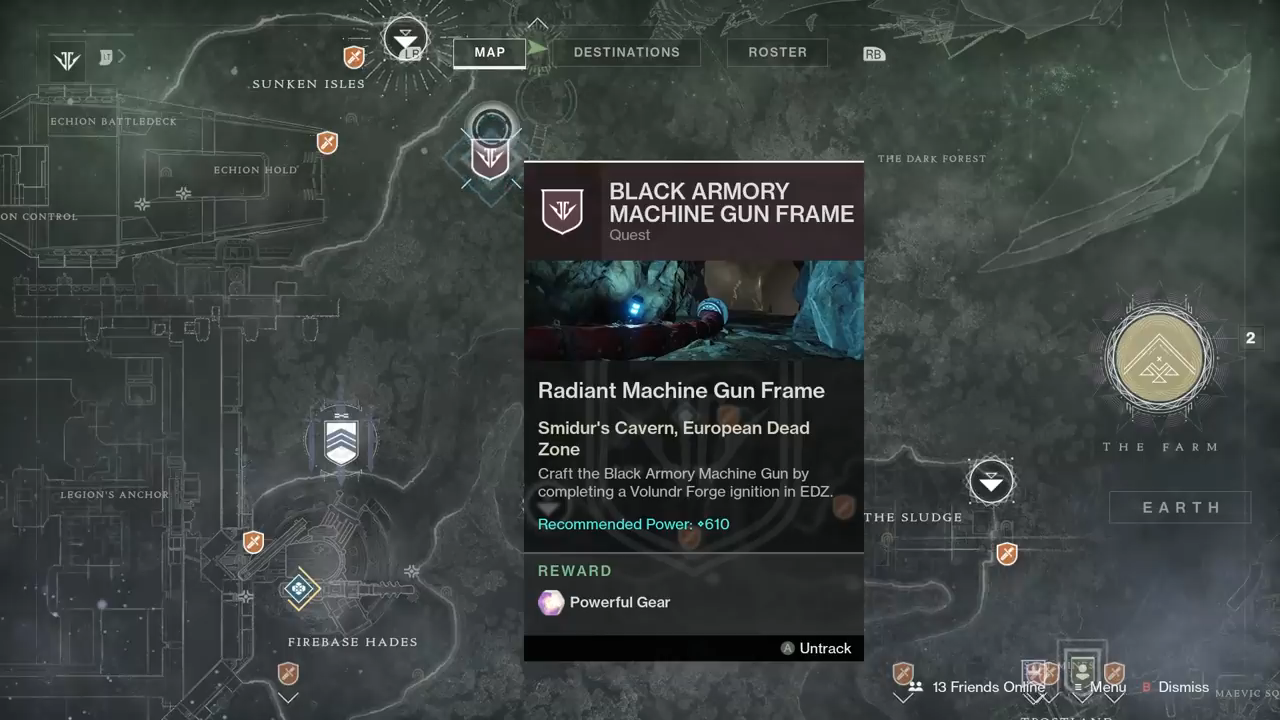Viewport: 1280px width, 720px height.
Task: Select the Firebase Hades diamond activity marker
Action: 299,589
